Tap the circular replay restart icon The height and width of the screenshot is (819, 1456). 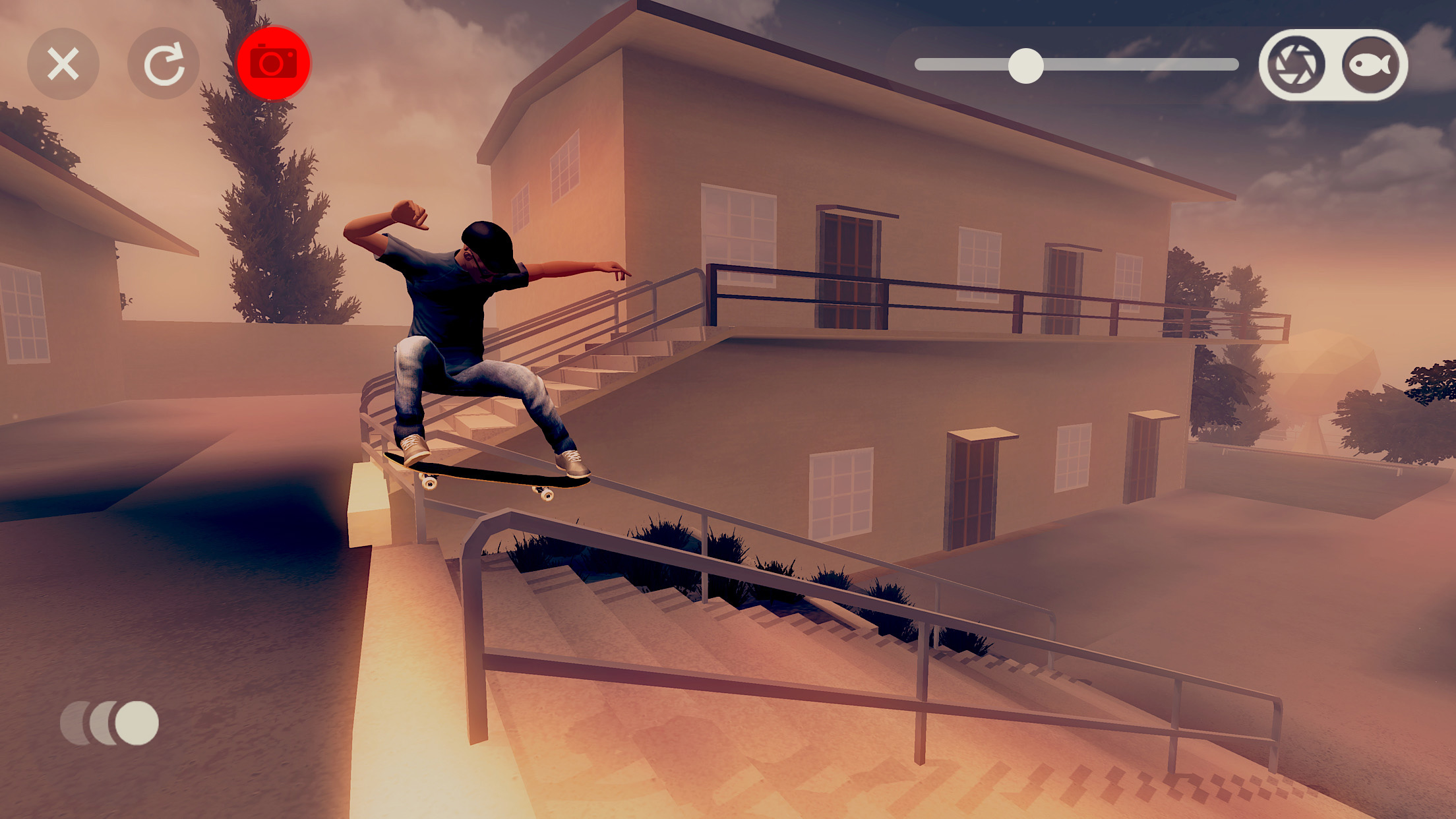tap(163, 63)
